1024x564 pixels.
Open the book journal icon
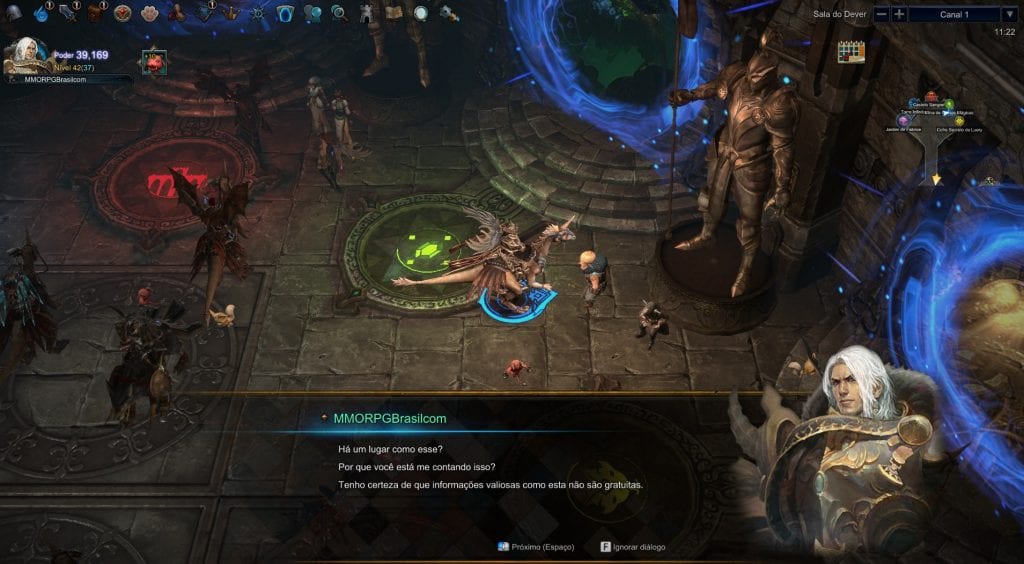click(x=393, y=13)
